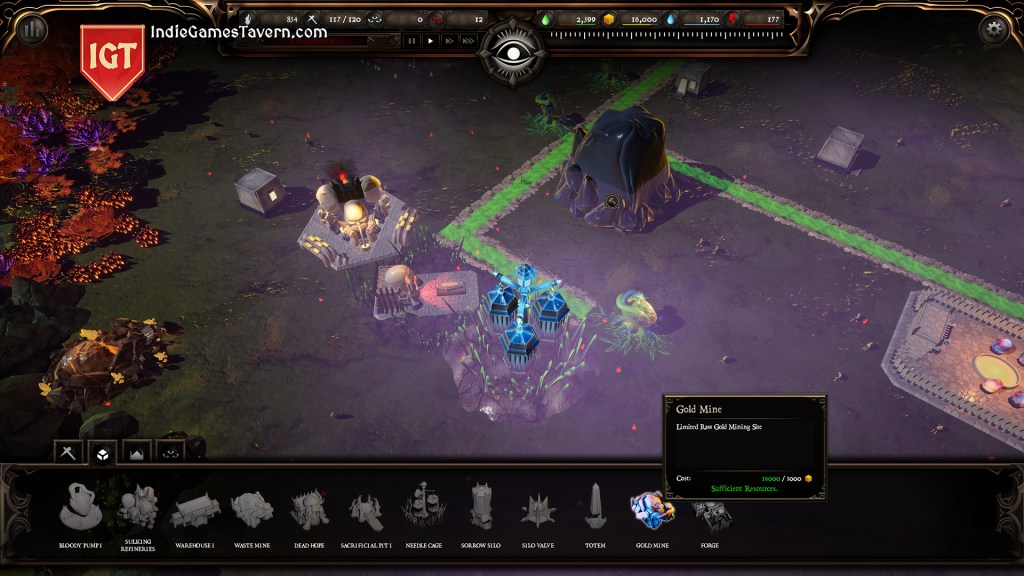The width and height of the screenshot is (1024, 576).
Task: Pick the Needle Cage building
Action: [424, 507]
